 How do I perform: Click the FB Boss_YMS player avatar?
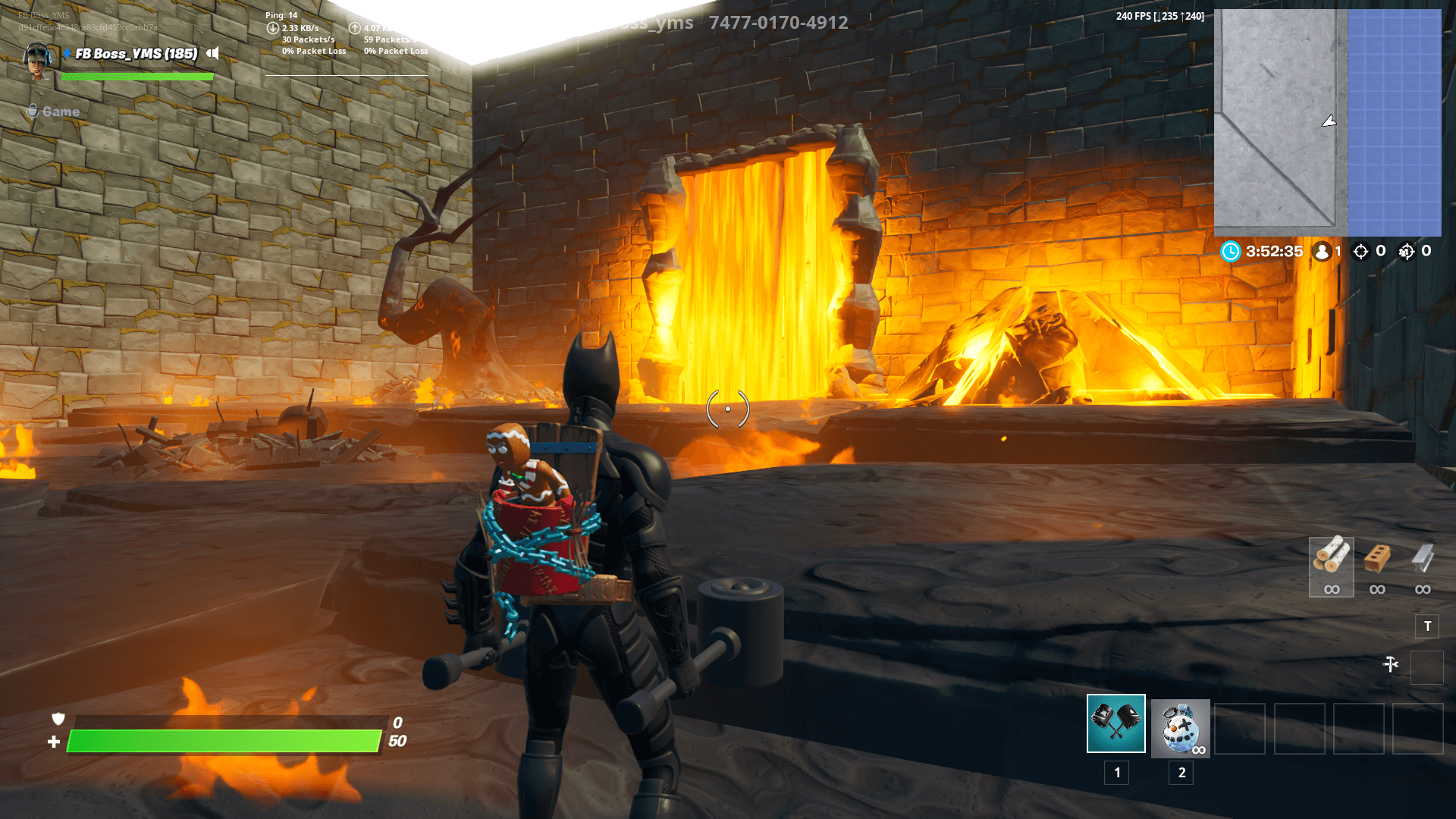[x=37, y=61]
